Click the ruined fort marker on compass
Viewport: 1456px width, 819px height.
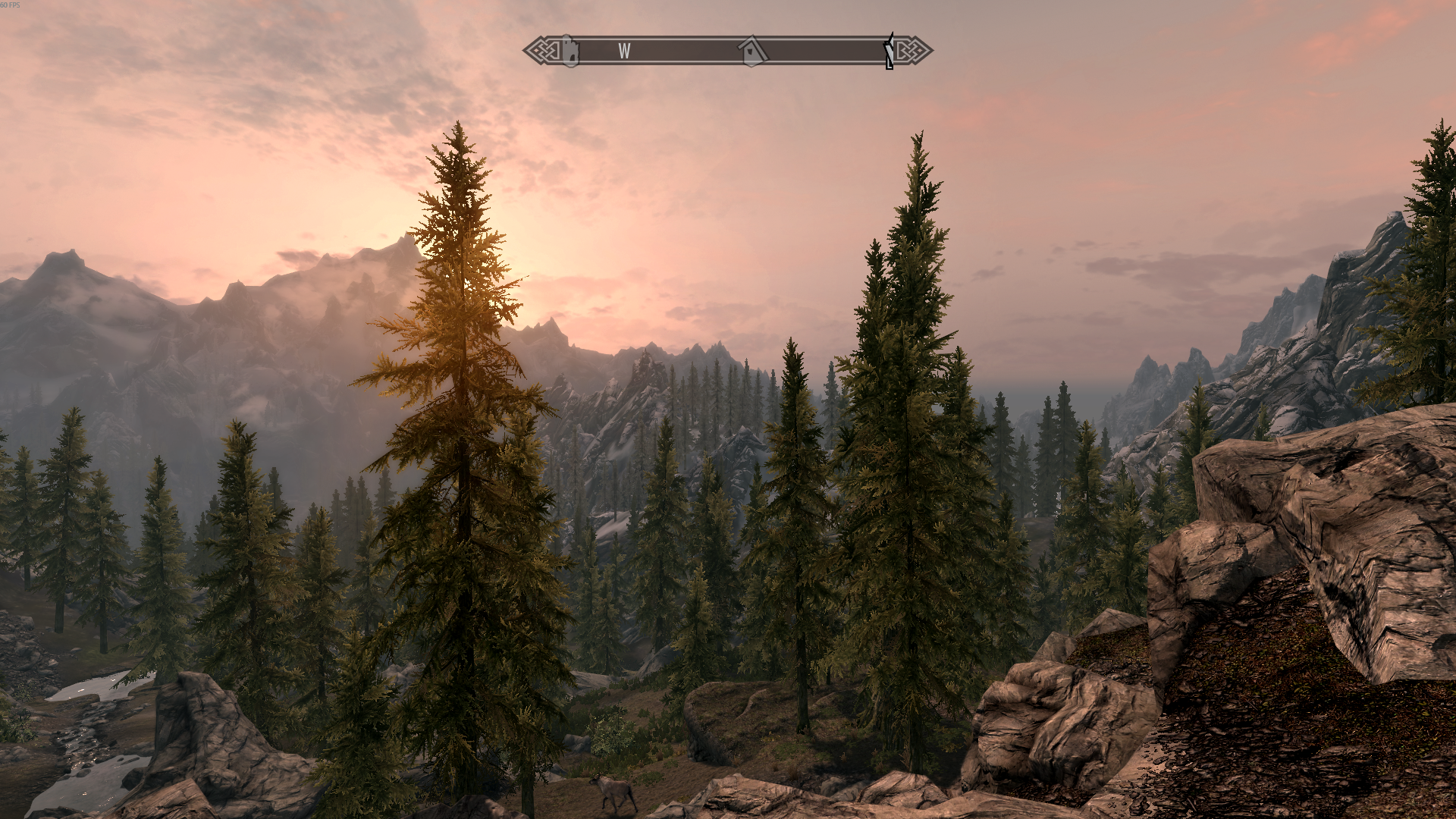click(570, 52)
